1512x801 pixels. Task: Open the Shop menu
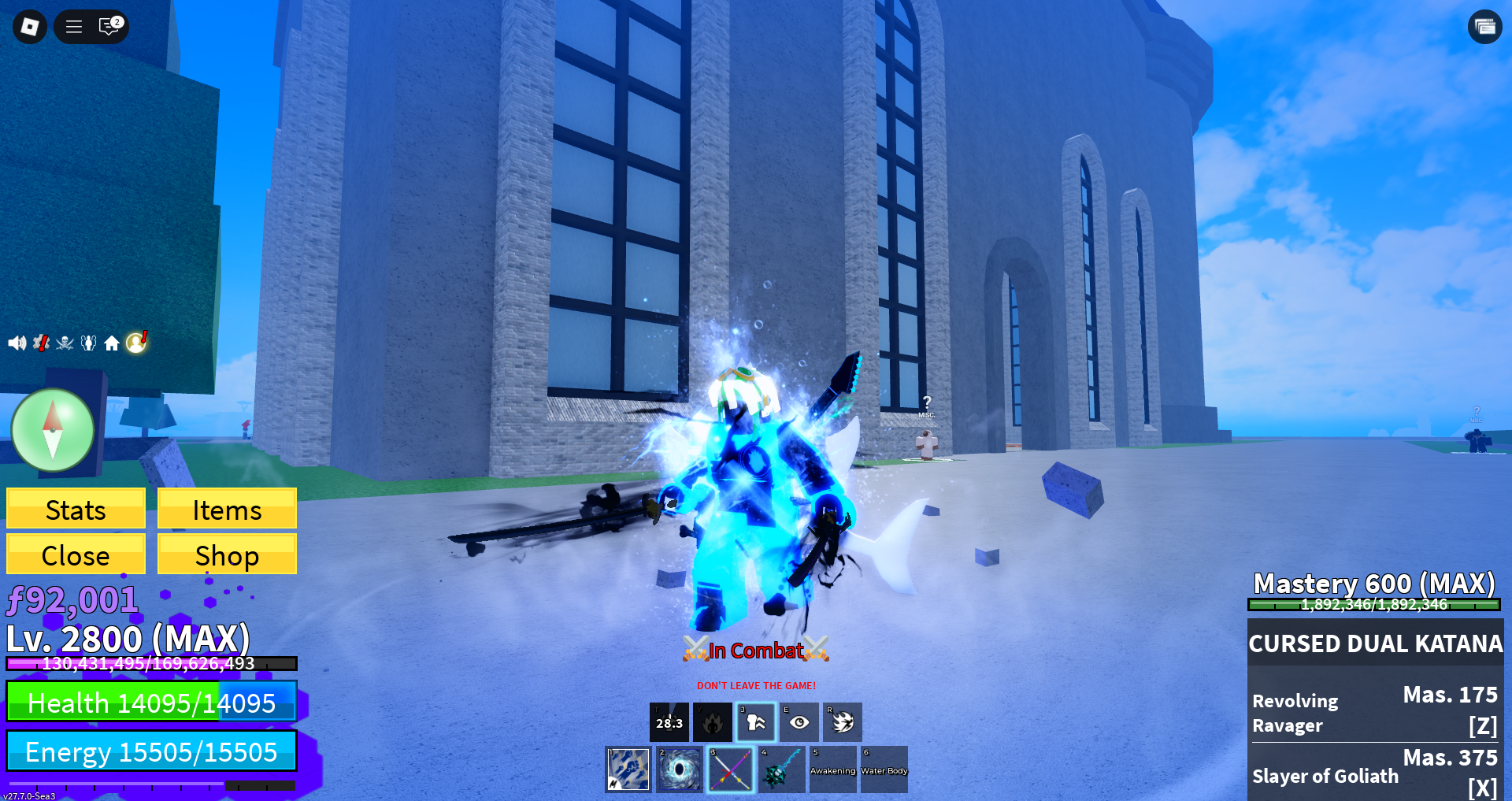pyautogui.click(x=227, y=554)
